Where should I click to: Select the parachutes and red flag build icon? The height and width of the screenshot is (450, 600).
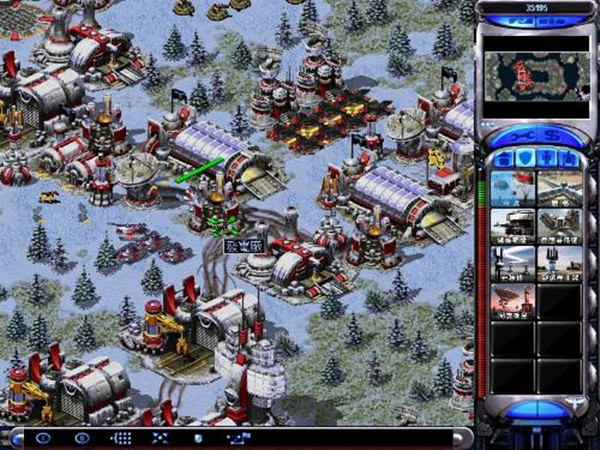(512, 186)
